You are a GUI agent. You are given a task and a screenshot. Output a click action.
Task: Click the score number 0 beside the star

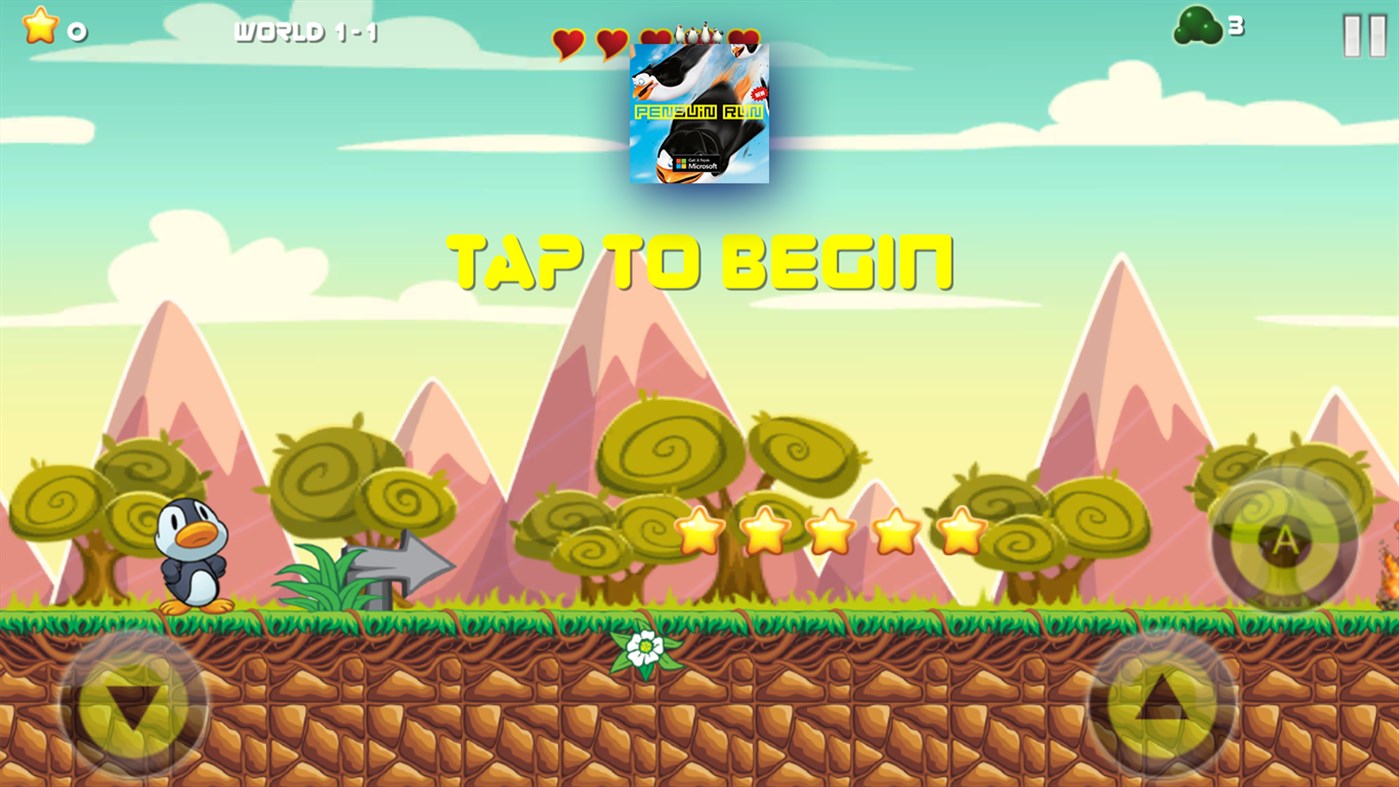coord(78,30)
